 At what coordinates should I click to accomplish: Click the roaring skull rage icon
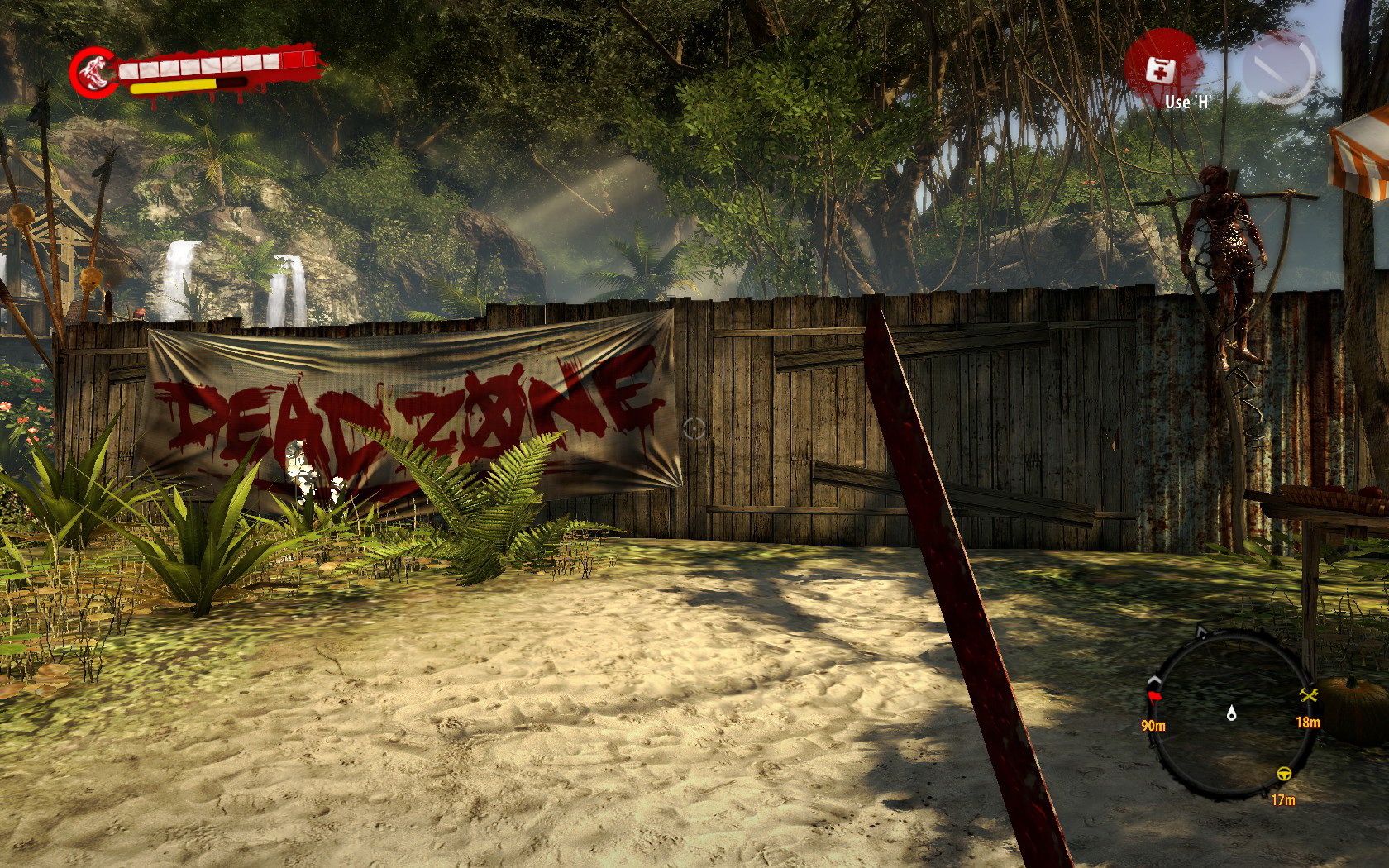click(93, 70)
